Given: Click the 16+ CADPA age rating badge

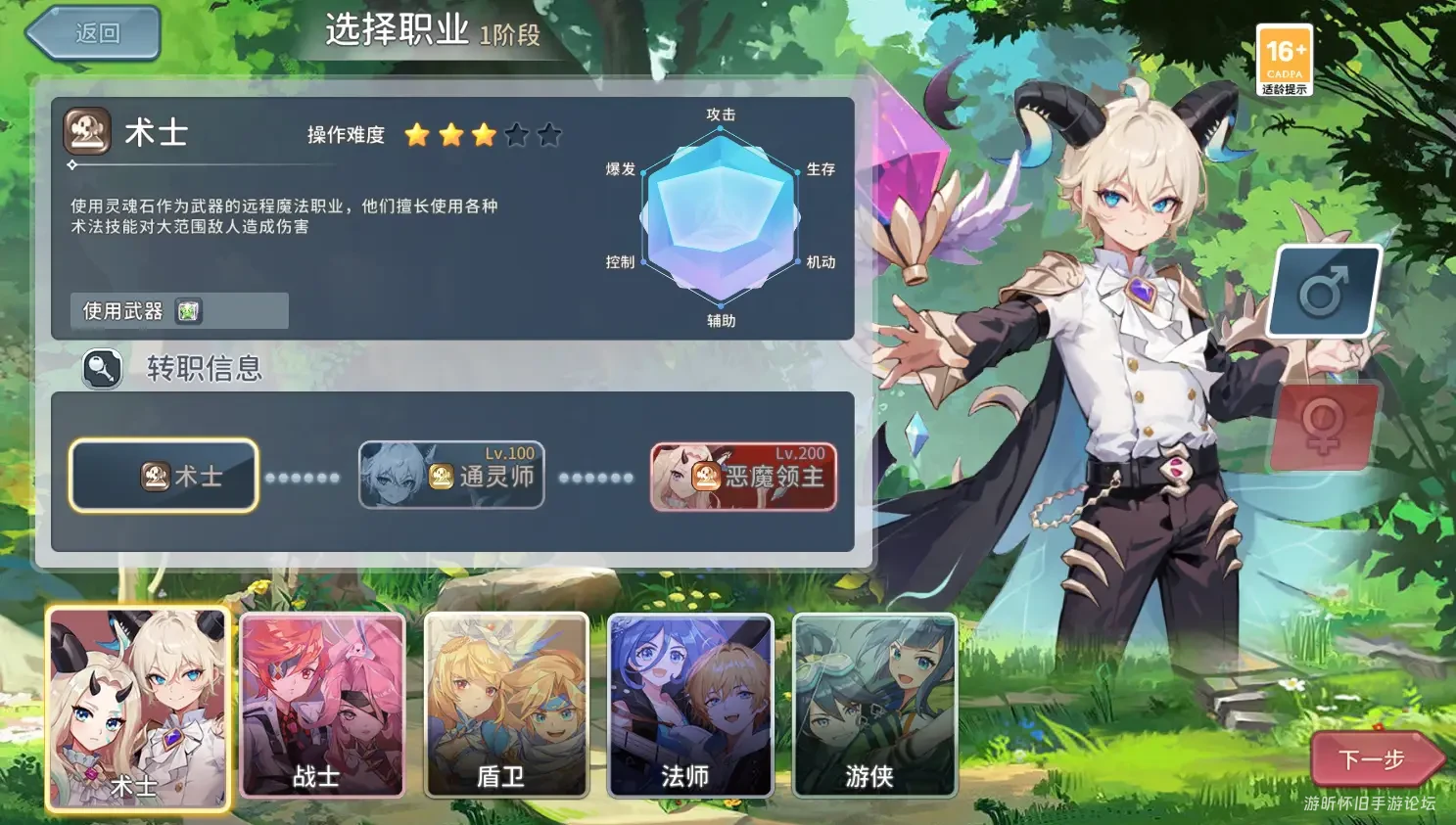Looking at the screenshot, I should point(1286,59).
